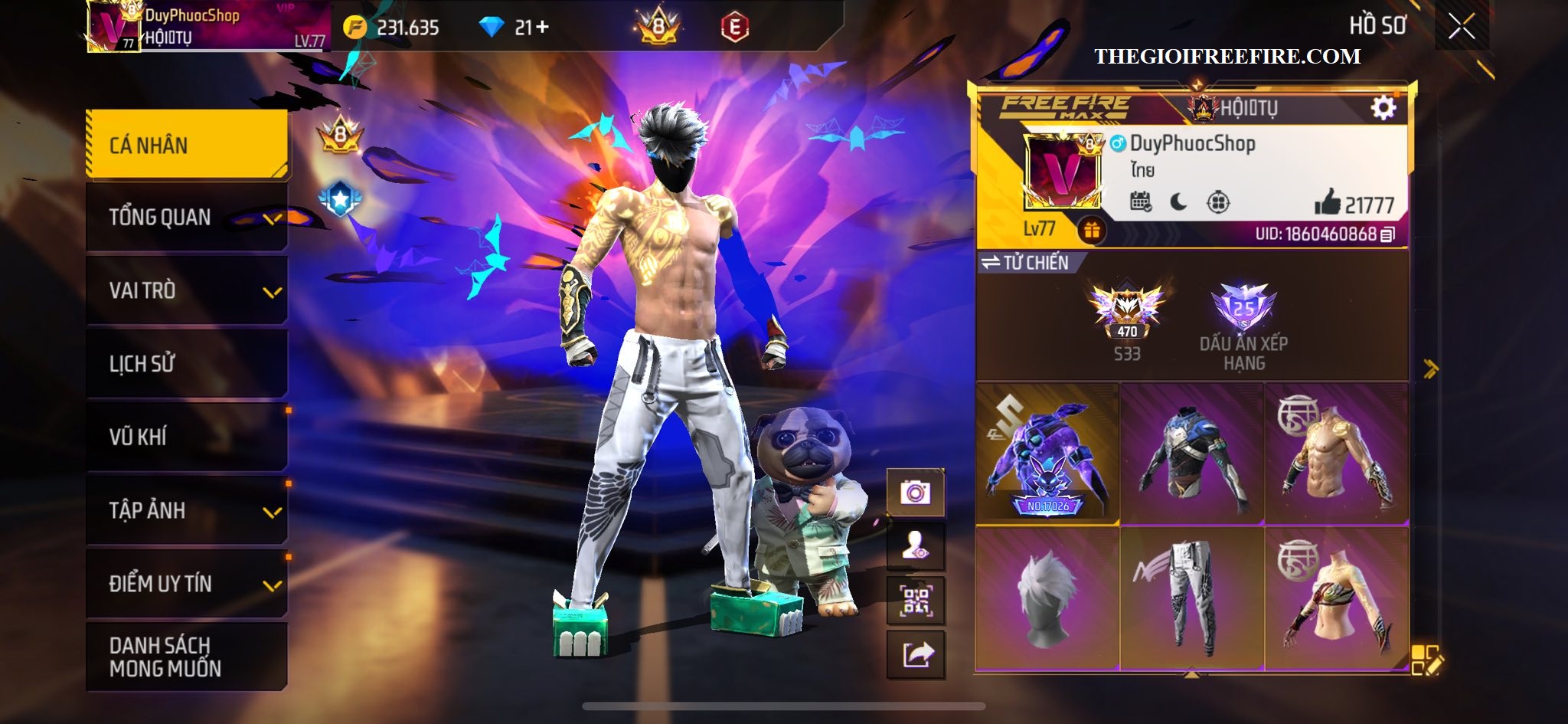Choose the white hair item slot
The height and width of the screenshot is (724, 1568).
pyautogui.click(x=1047, y=598)
